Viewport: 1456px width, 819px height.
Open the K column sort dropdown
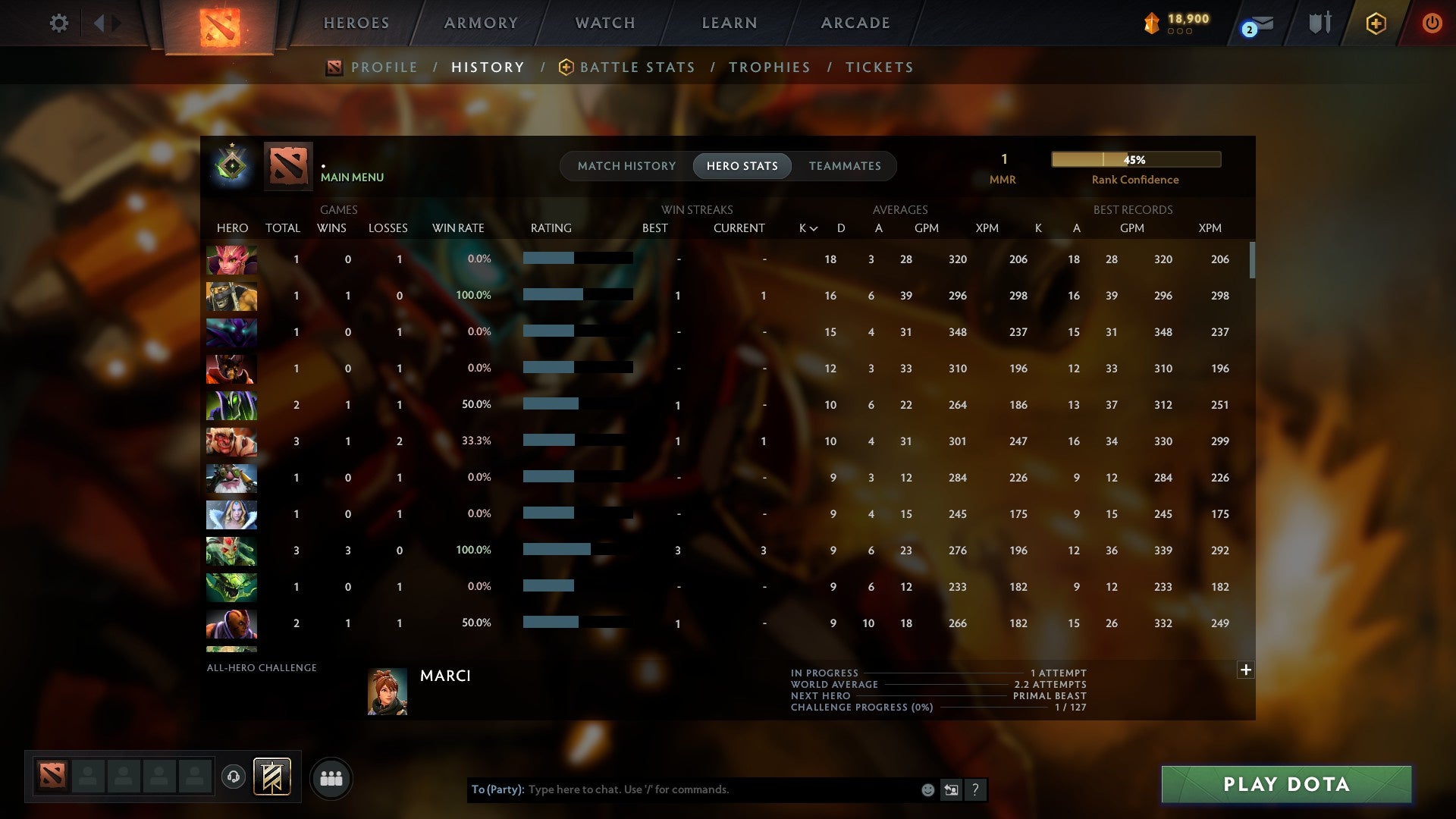pyautogui.click(x=808, y=227)
